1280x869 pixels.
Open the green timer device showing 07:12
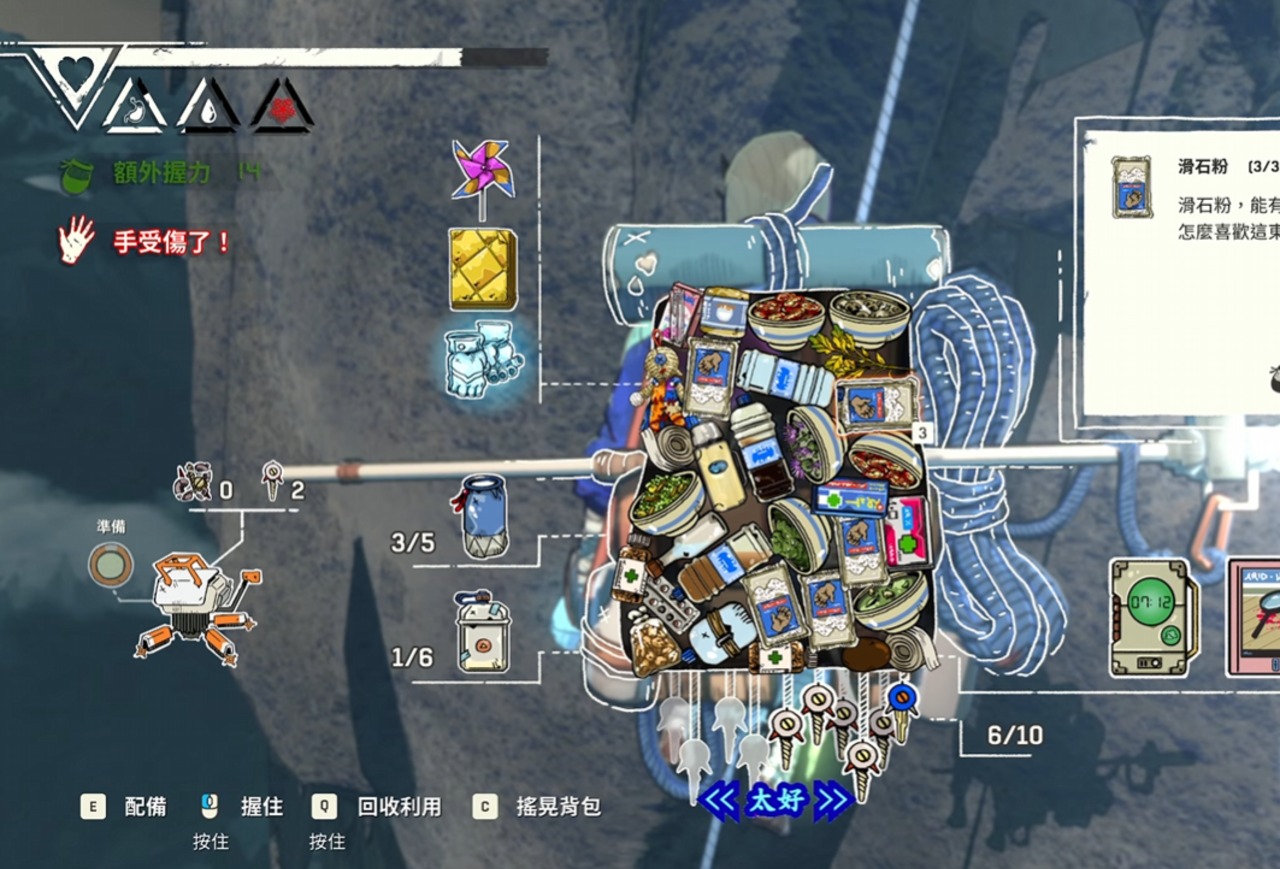pos(1154,616)
